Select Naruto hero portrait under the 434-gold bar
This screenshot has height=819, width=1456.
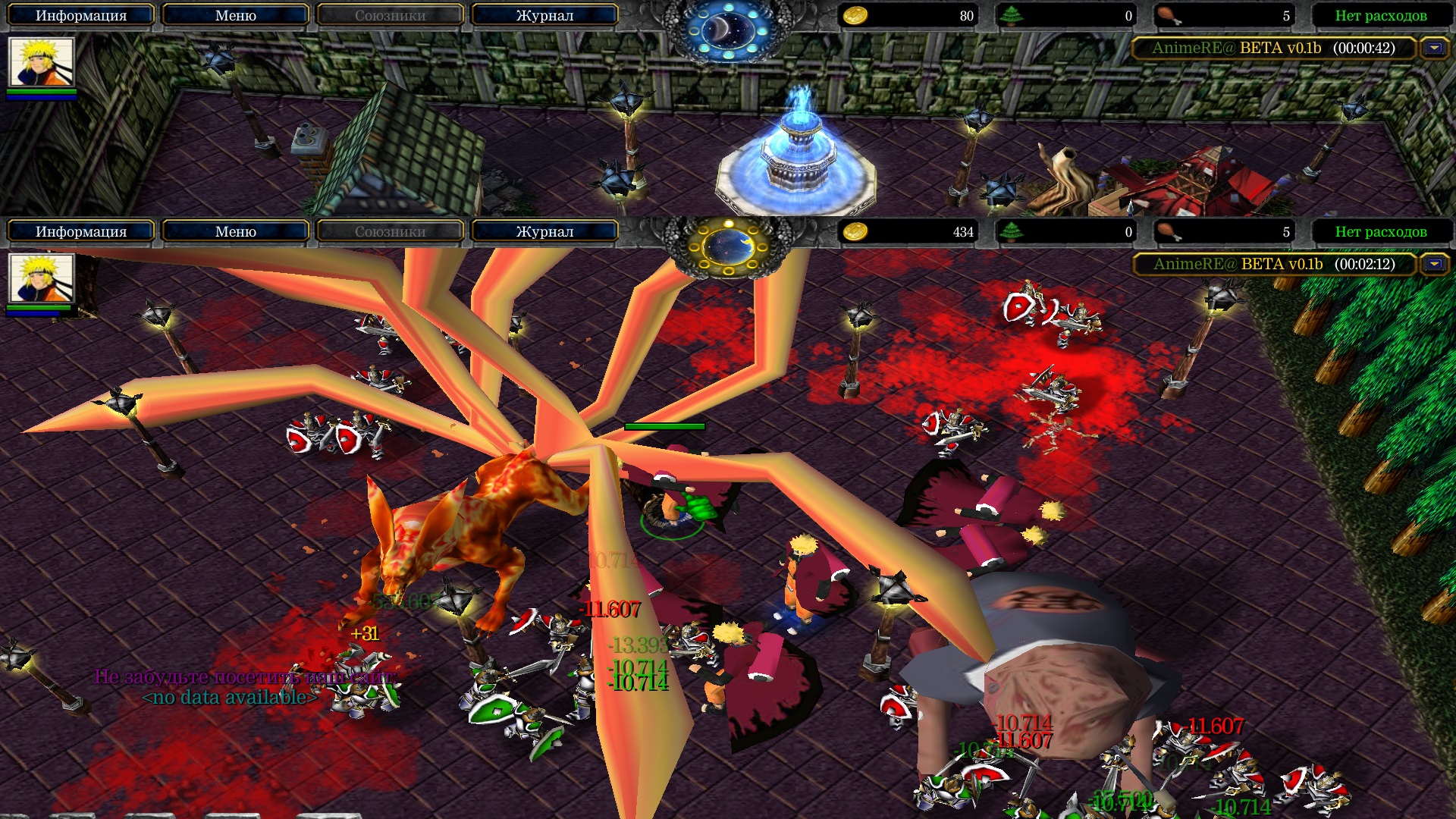coord(41,278)
